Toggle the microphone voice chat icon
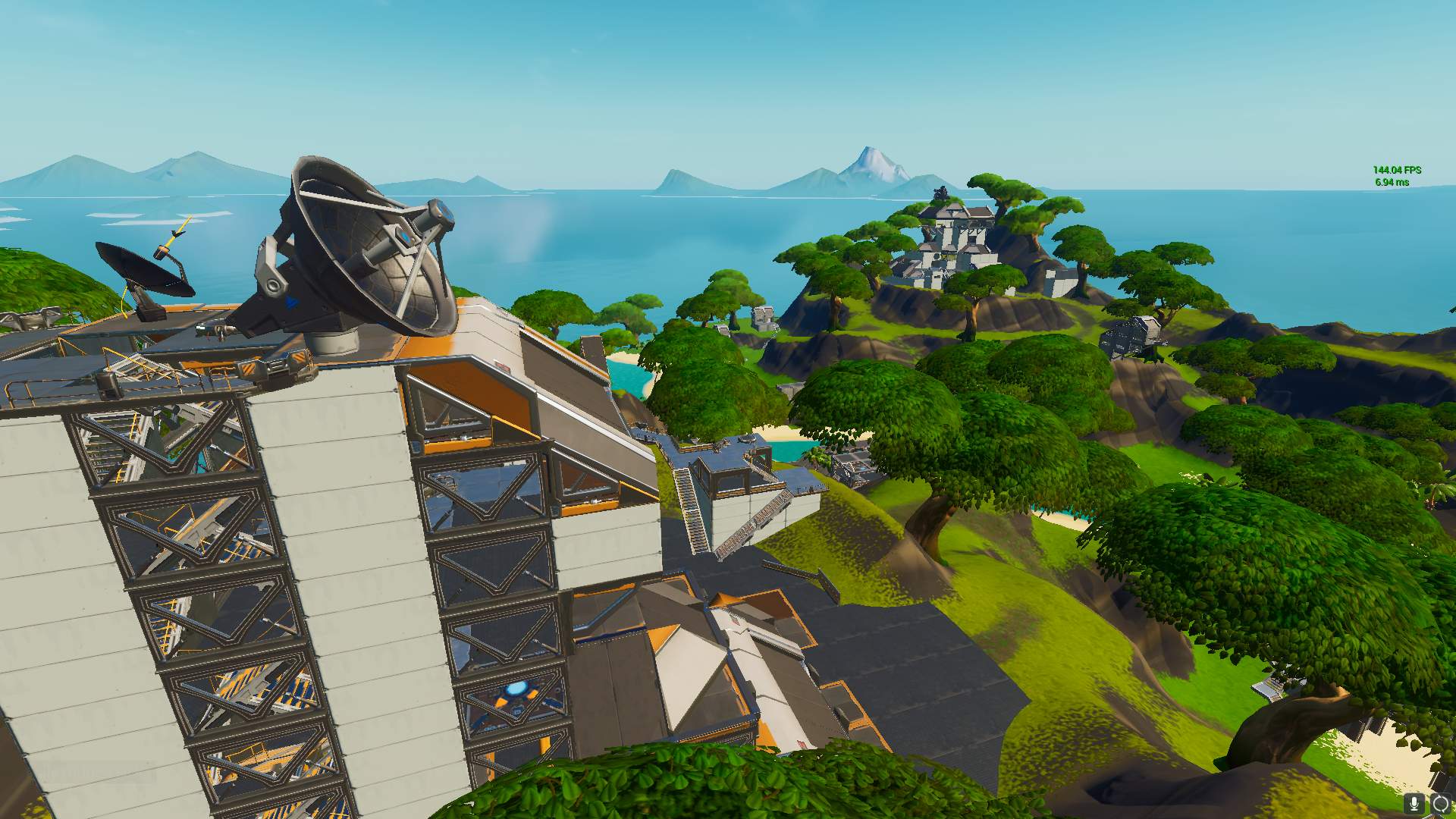 1414,803
